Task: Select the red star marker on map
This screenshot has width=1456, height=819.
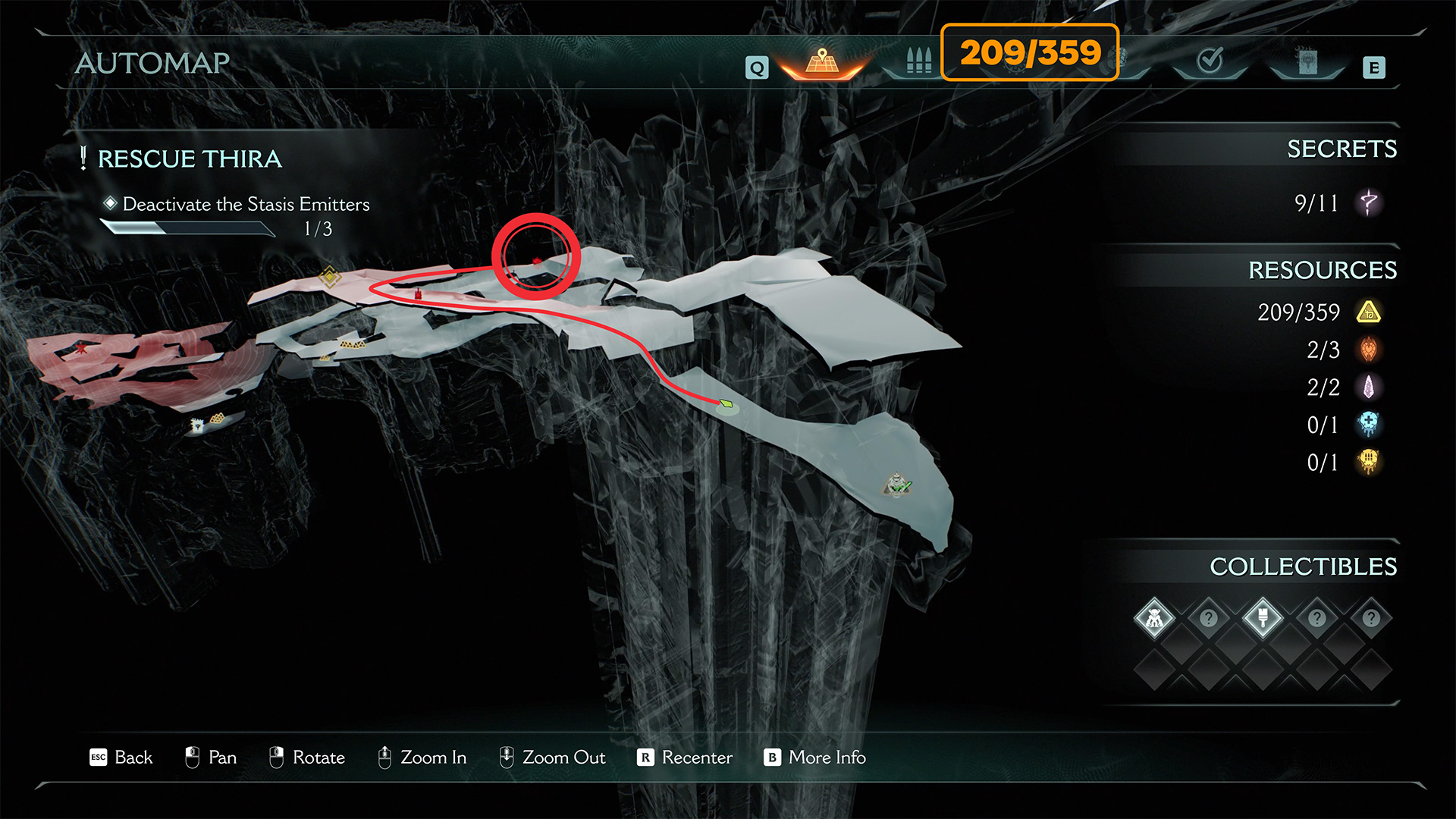Action: click(x=81, y=348)
